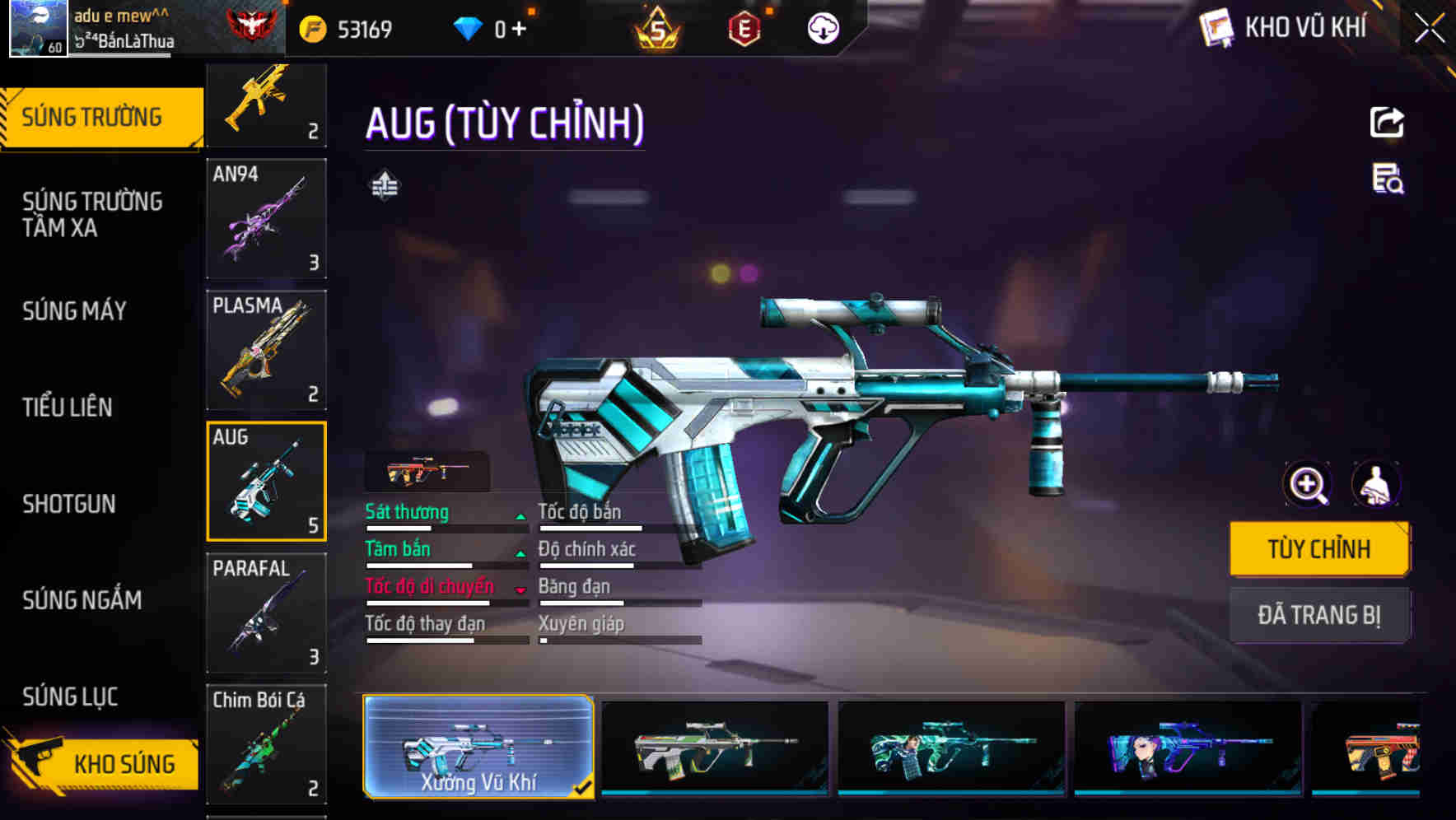Pick the Chim Bói Cá weapon tile
Image resolution: width=1456 pixels, height=820 pixels.
point(266,743)
